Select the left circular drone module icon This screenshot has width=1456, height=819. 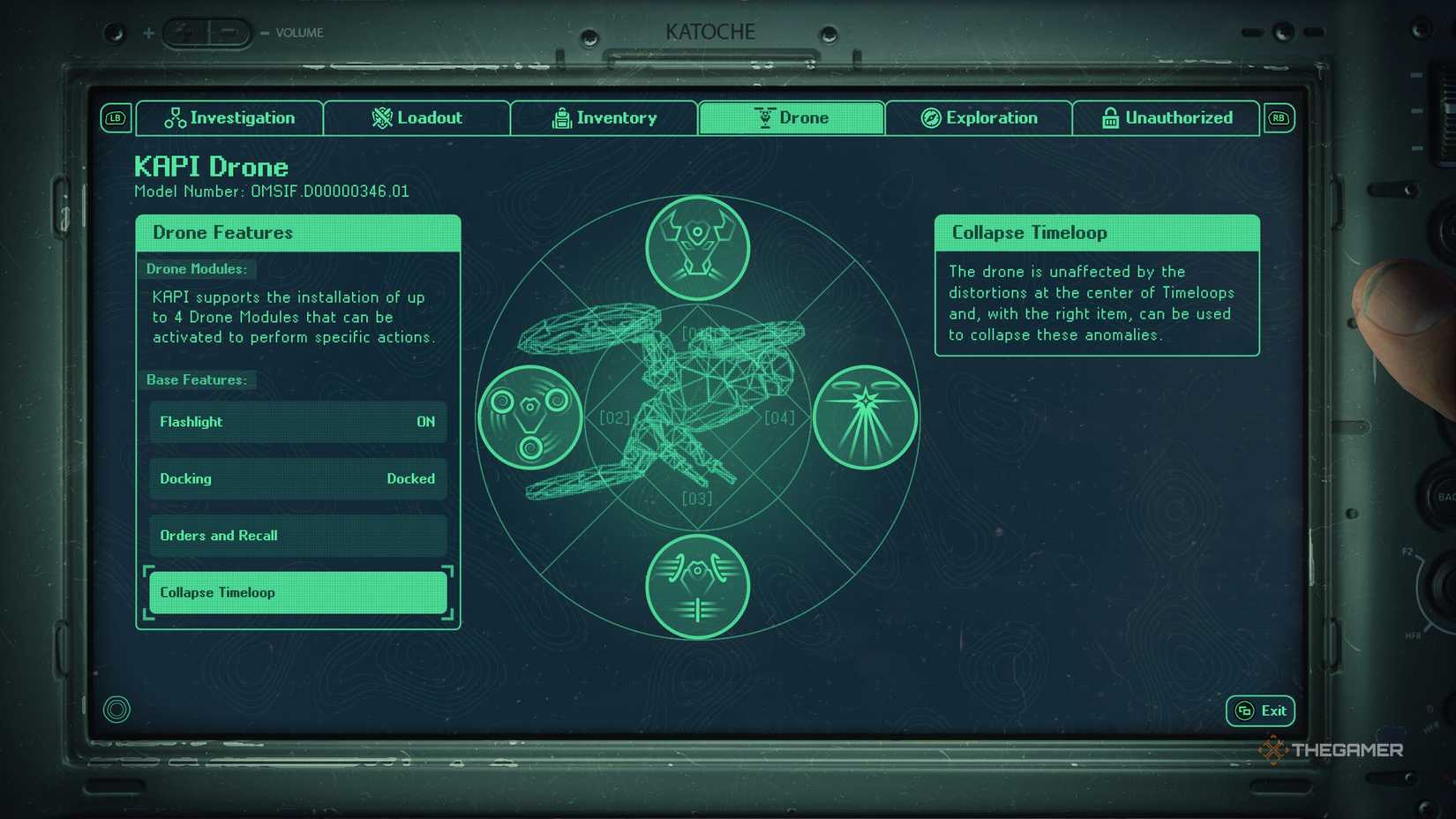529,417
